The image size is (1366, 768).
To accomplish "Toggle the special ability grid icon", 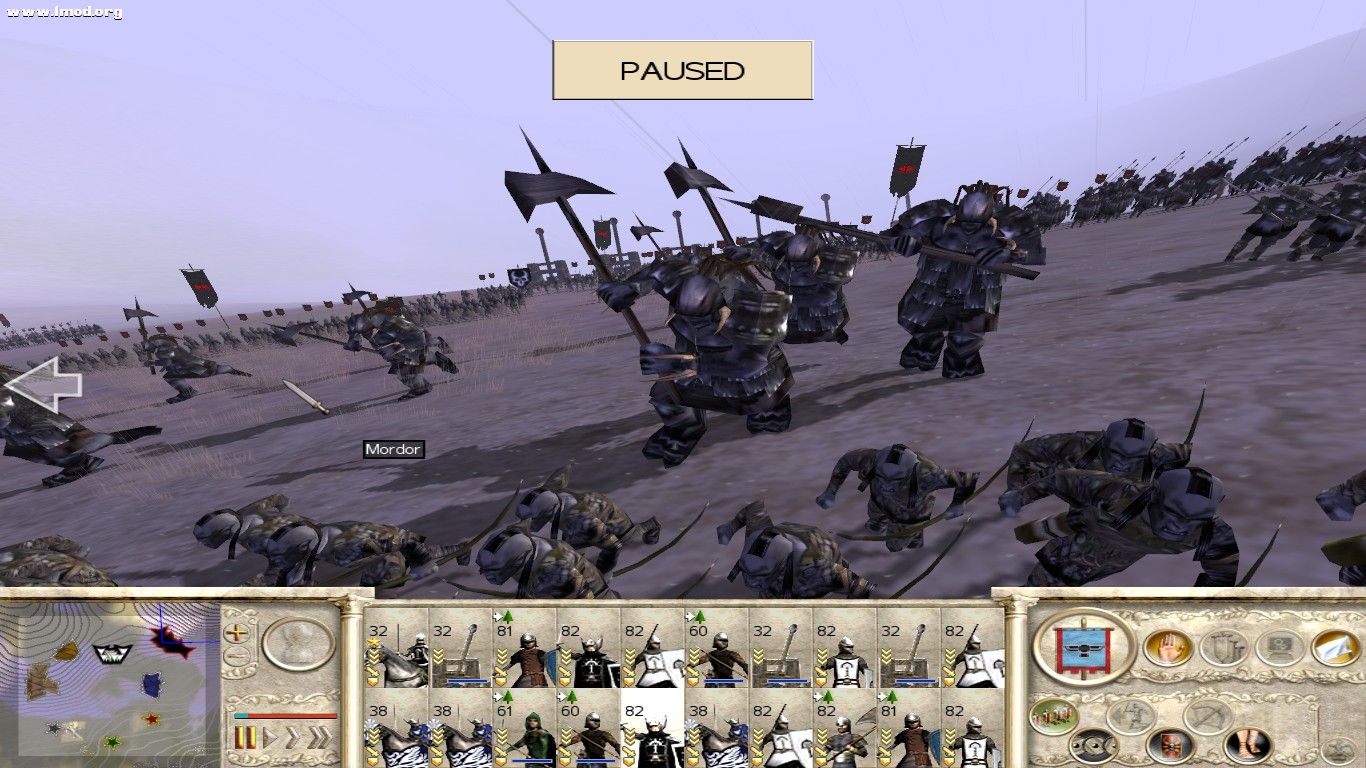I will coord(1278,647).
